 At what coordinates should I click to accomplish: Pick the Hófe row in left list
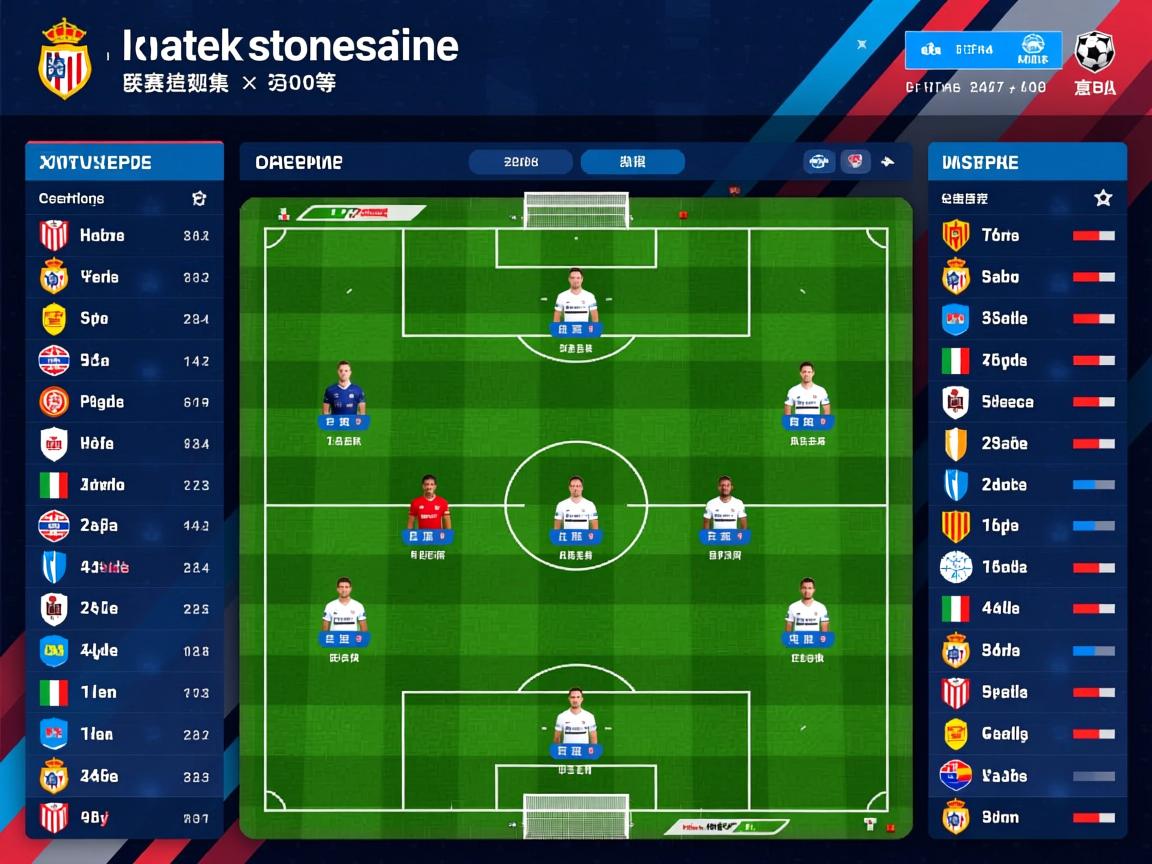click(x=124, y=443)
